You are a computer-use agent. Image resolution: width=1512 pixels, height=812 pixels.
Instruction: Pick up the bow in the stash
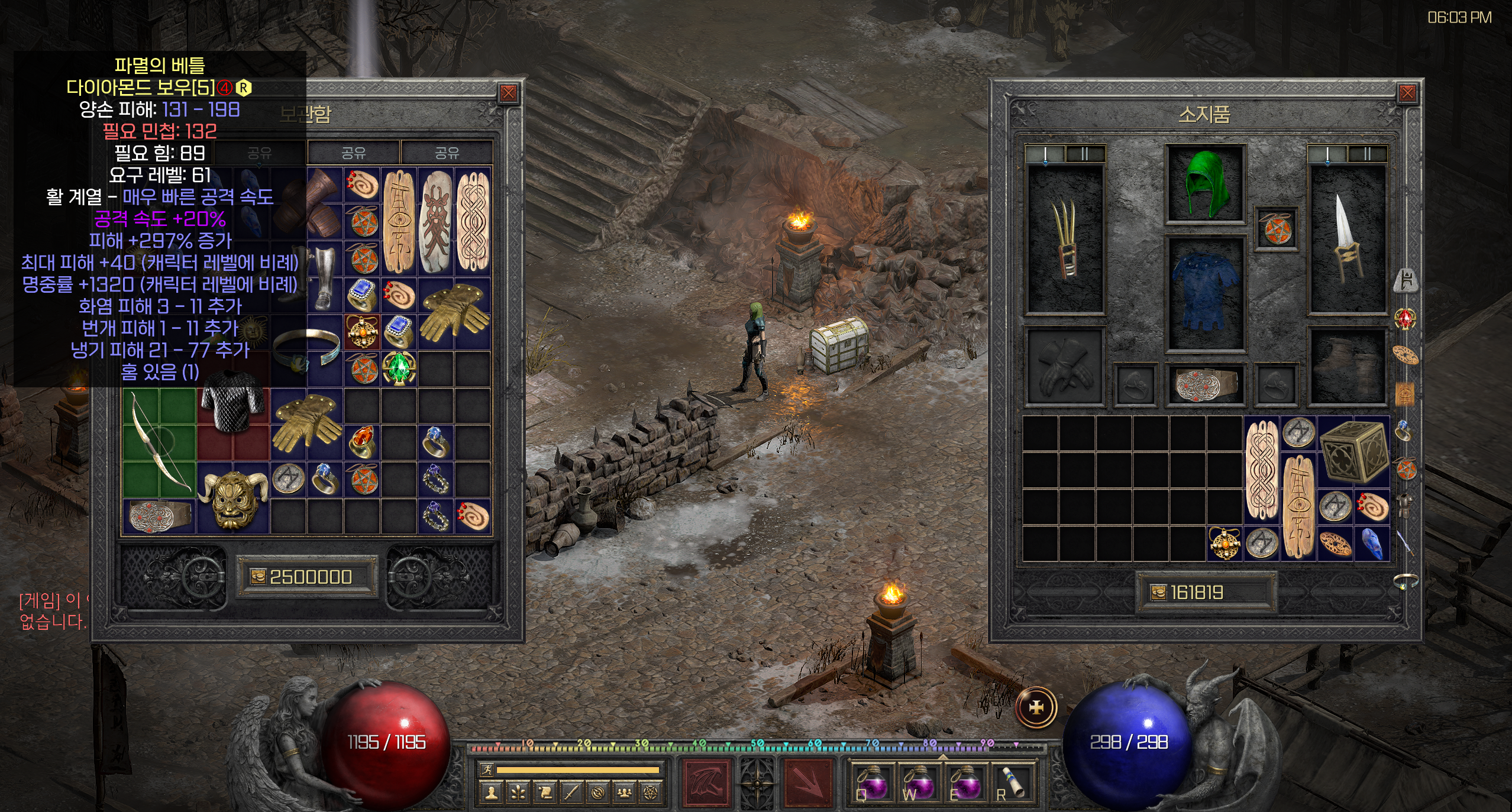click(159, 442)
